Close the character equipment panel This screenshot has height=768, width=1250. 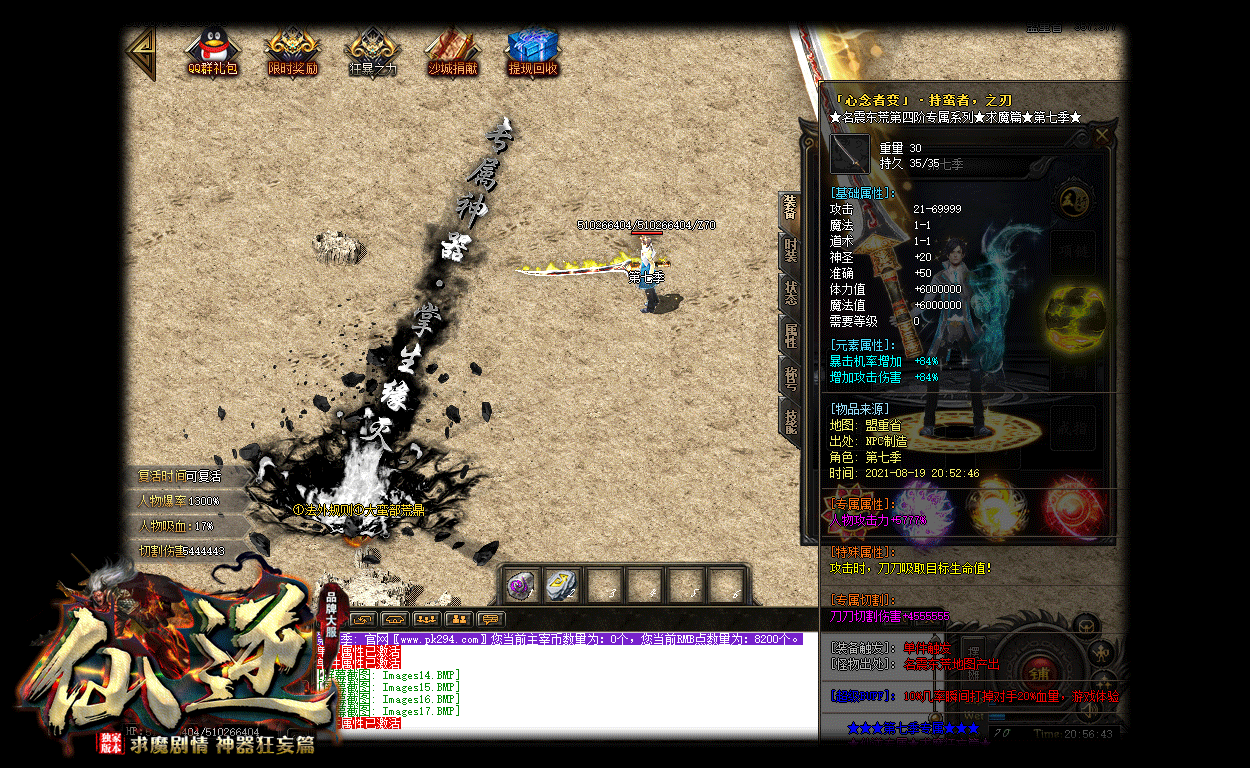(1101, 135)
